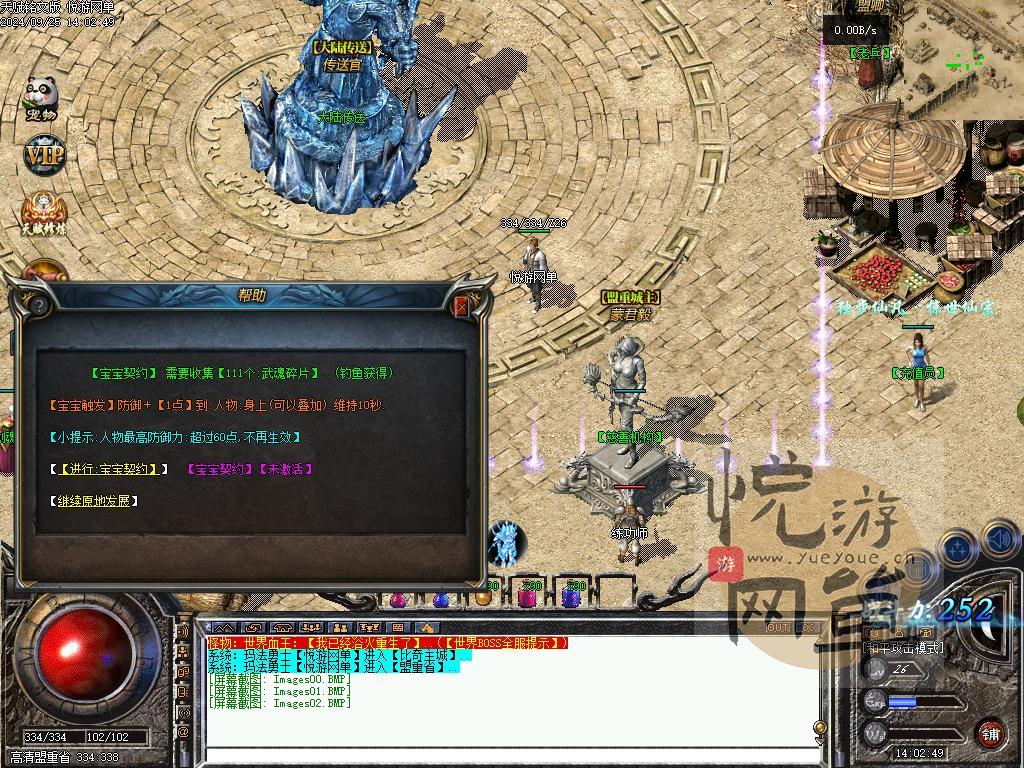Open the VIP menu icon

tap(43, 155)
